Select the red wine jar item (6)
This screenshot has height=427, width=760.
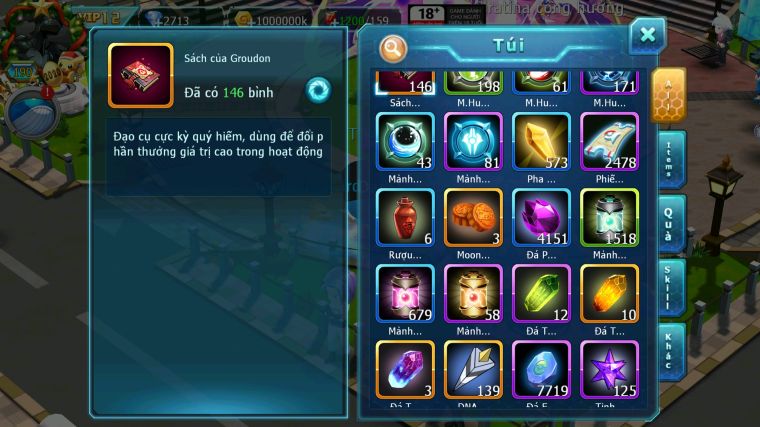coord(405,217)
